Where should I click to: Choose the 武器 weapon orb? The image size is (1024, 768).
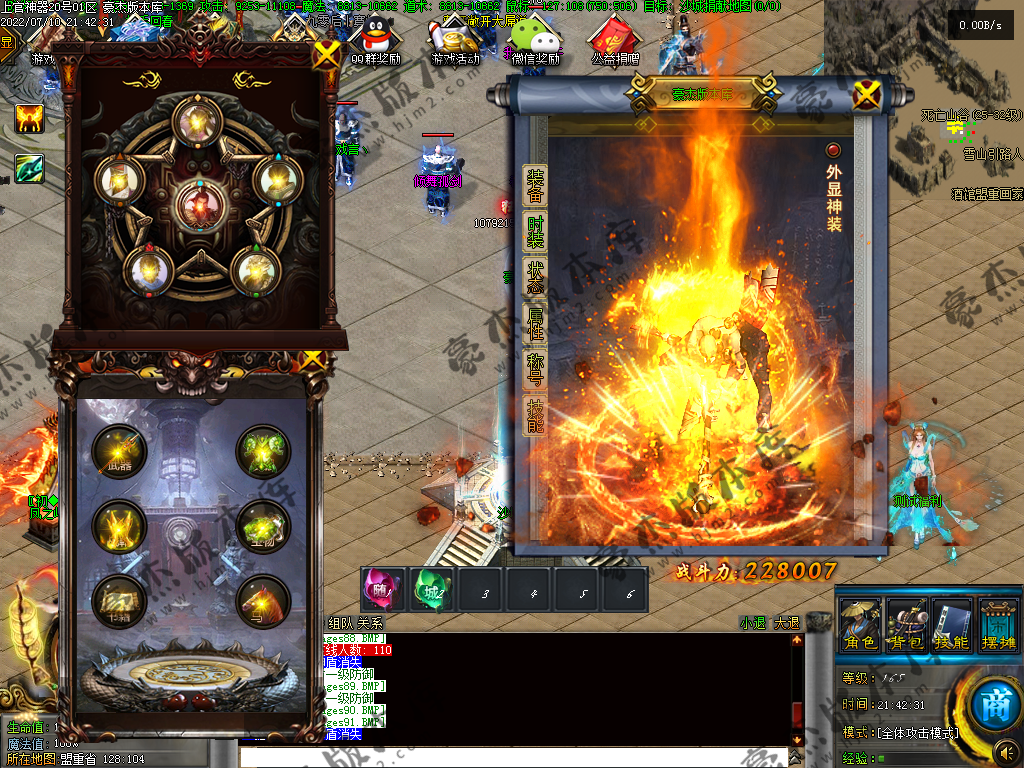(120, 452)
